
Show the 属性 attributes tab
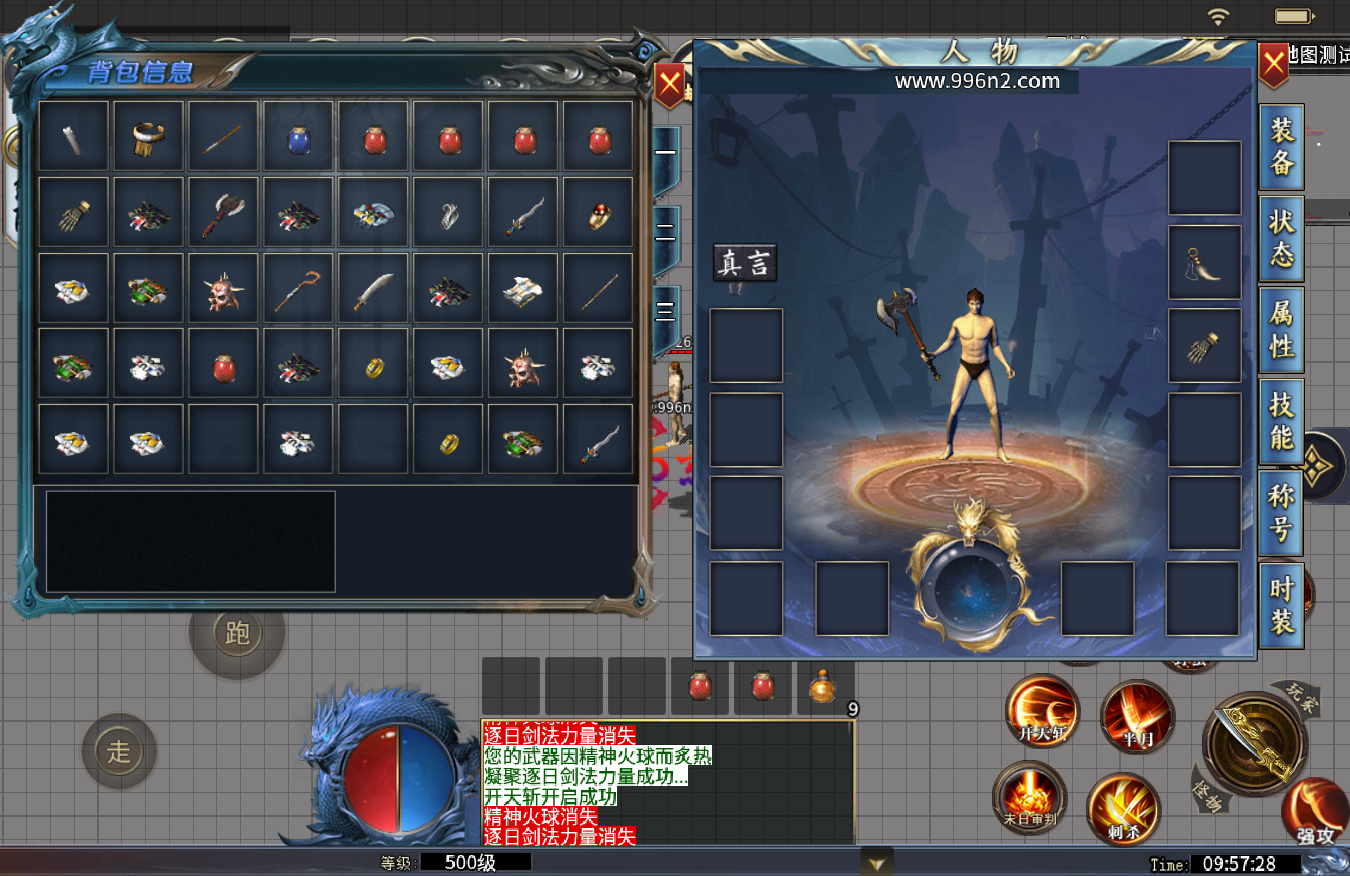(x=1281, y=330)
